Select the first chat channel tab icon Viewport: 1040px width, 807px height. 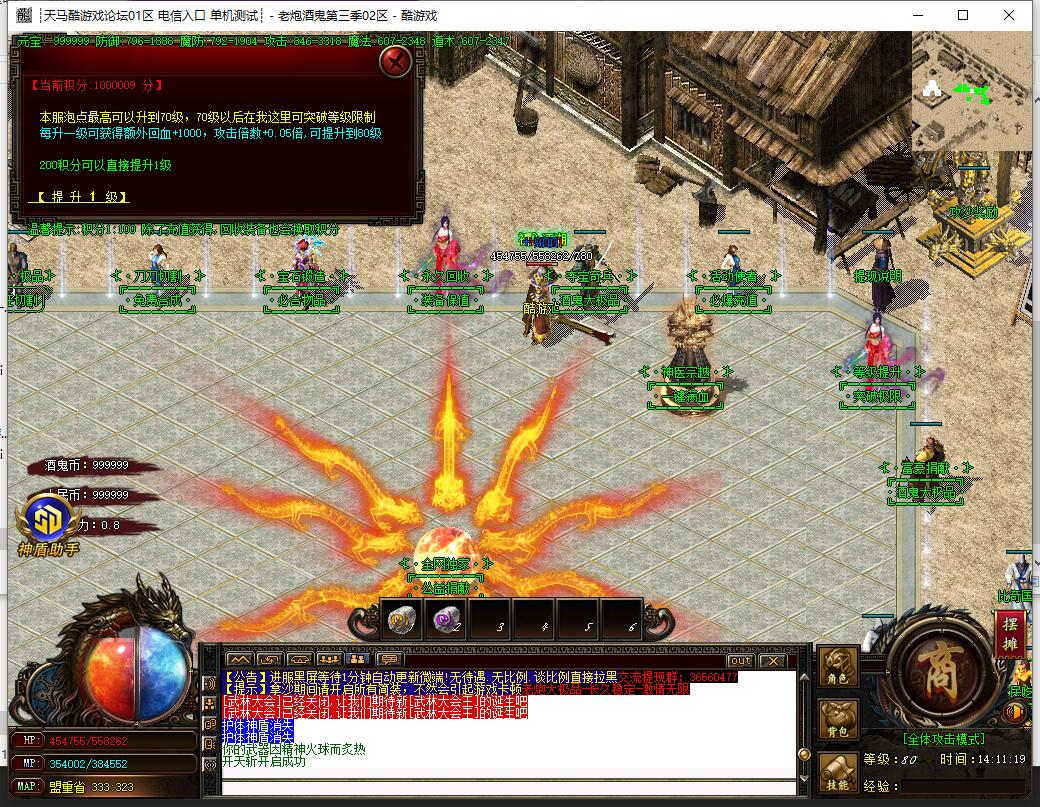click(238, 660)
